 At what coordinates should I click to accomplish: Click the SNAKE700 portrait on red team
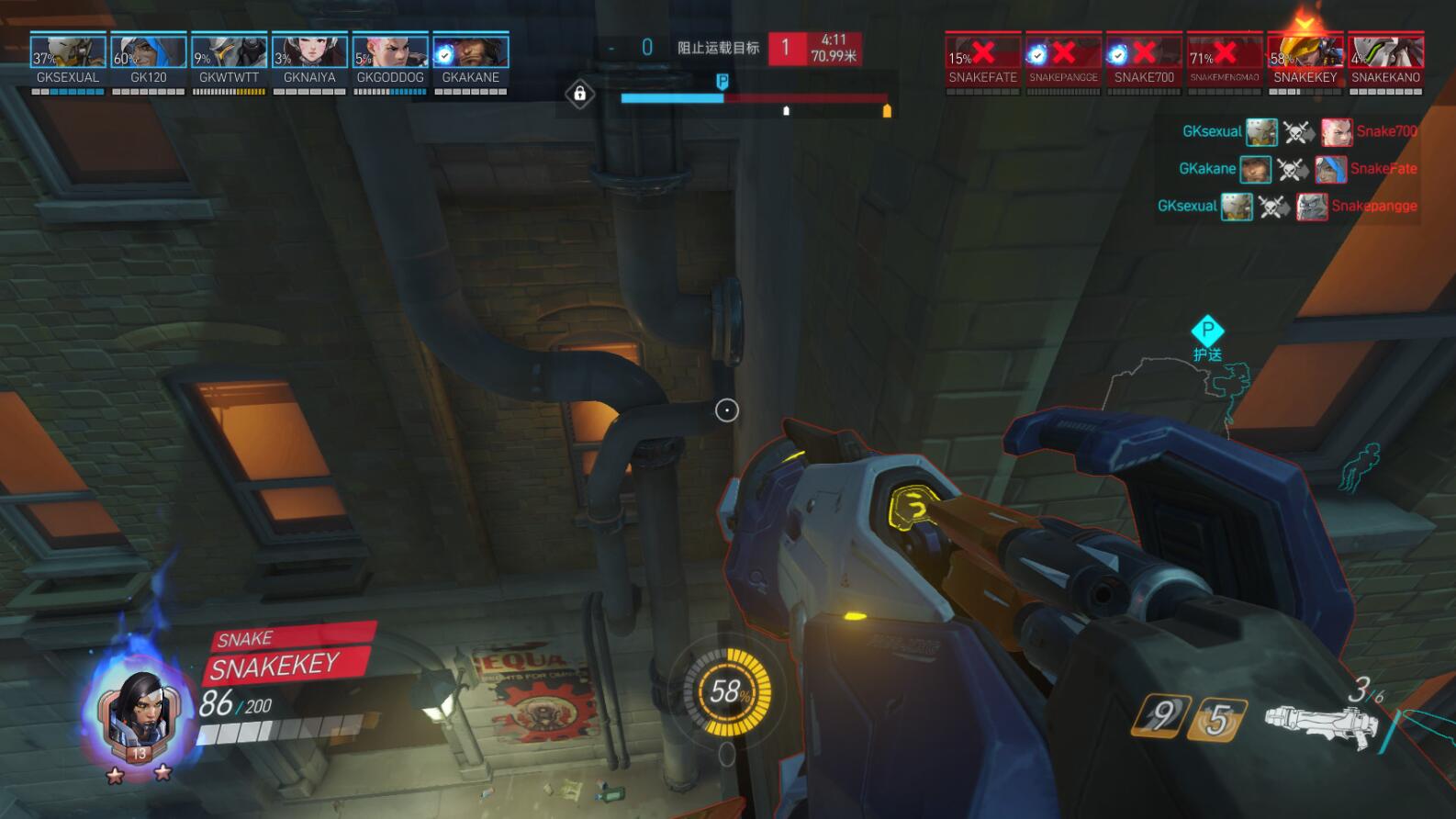tap(1144, 52)
